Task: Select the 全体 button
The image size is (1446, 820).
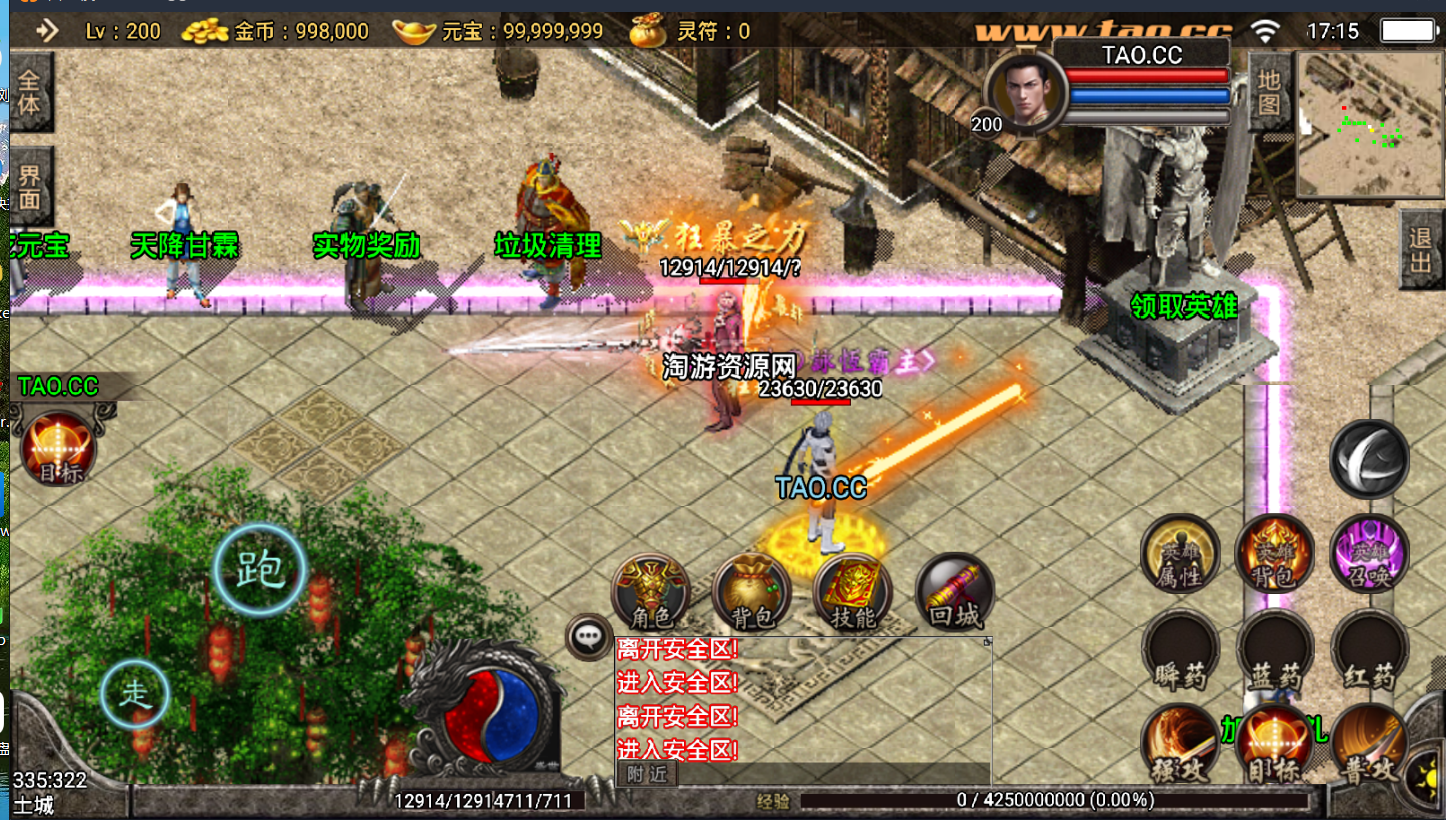Action: coord(30,92)
